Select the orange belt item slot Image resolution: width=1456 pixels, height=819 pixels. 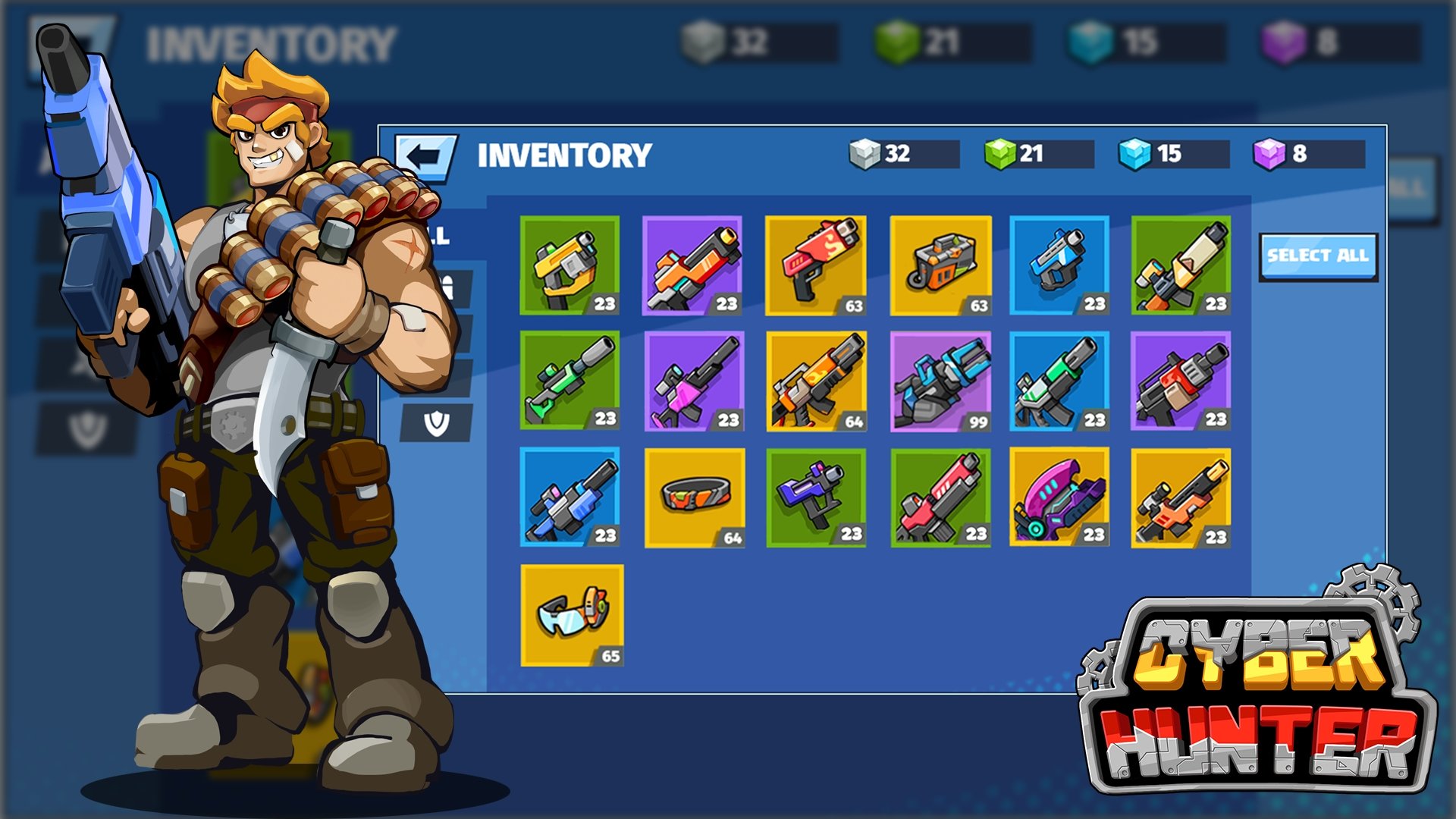click(x=695, y=497)
